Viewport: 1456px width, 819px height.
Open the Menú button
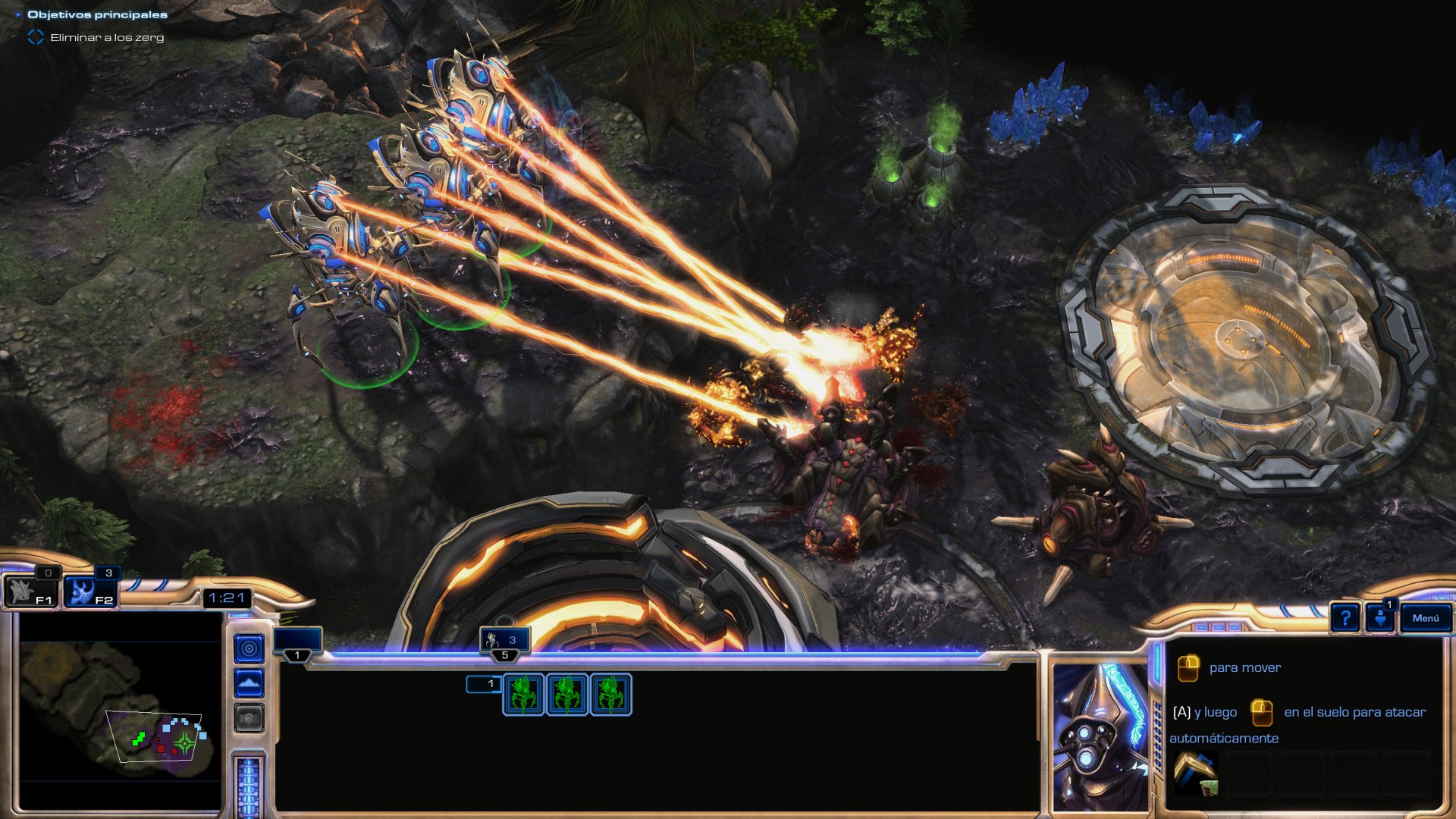(x=1425, y=618)
